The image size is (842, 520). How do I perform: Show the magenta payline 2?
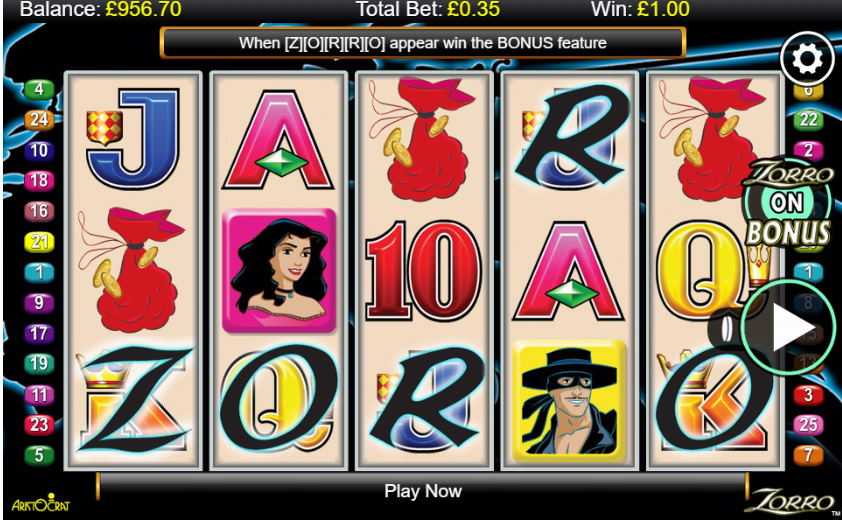[809, 151]
